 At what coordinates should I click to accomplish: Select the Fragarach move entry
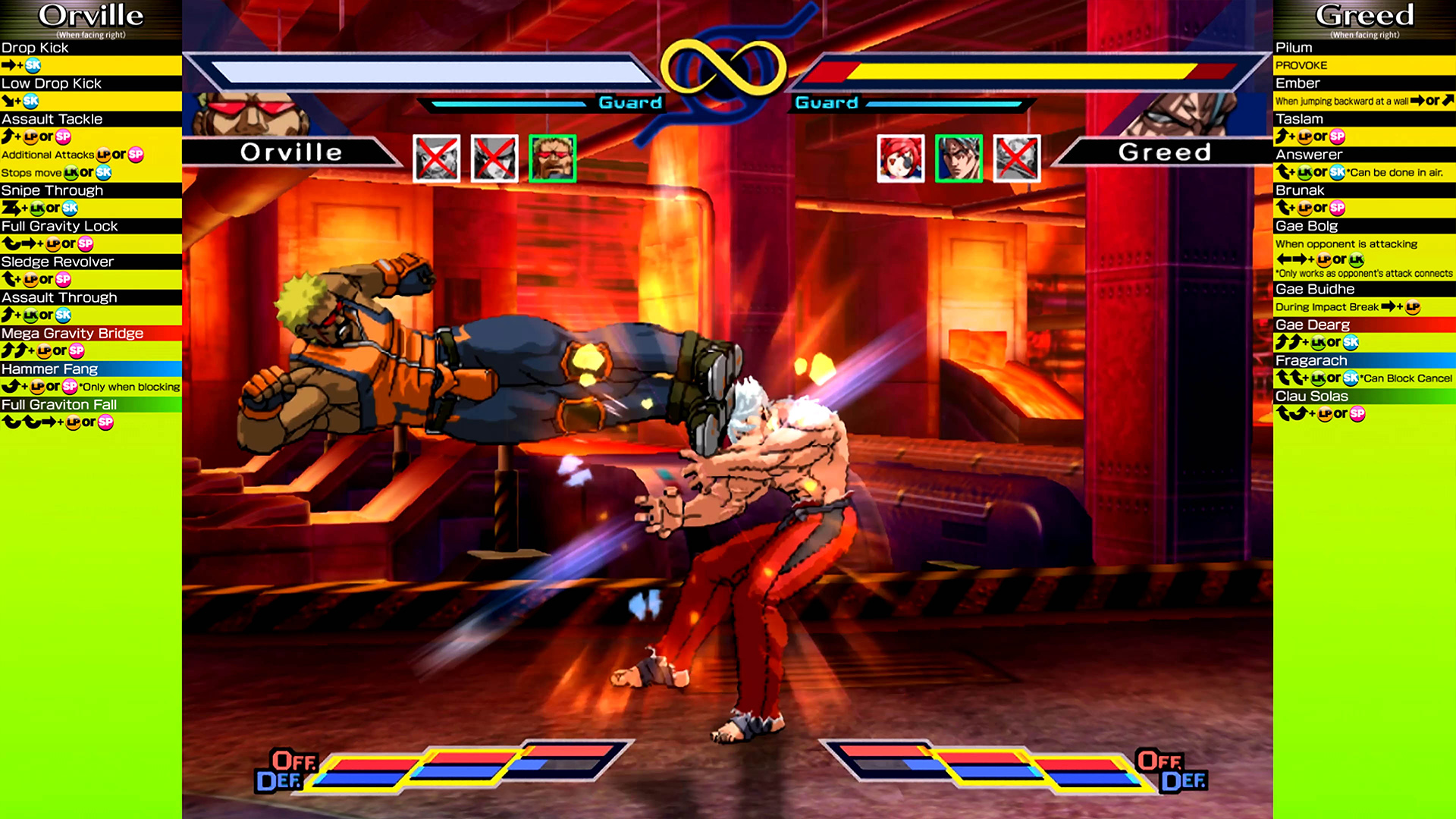tap(1311, 360)
